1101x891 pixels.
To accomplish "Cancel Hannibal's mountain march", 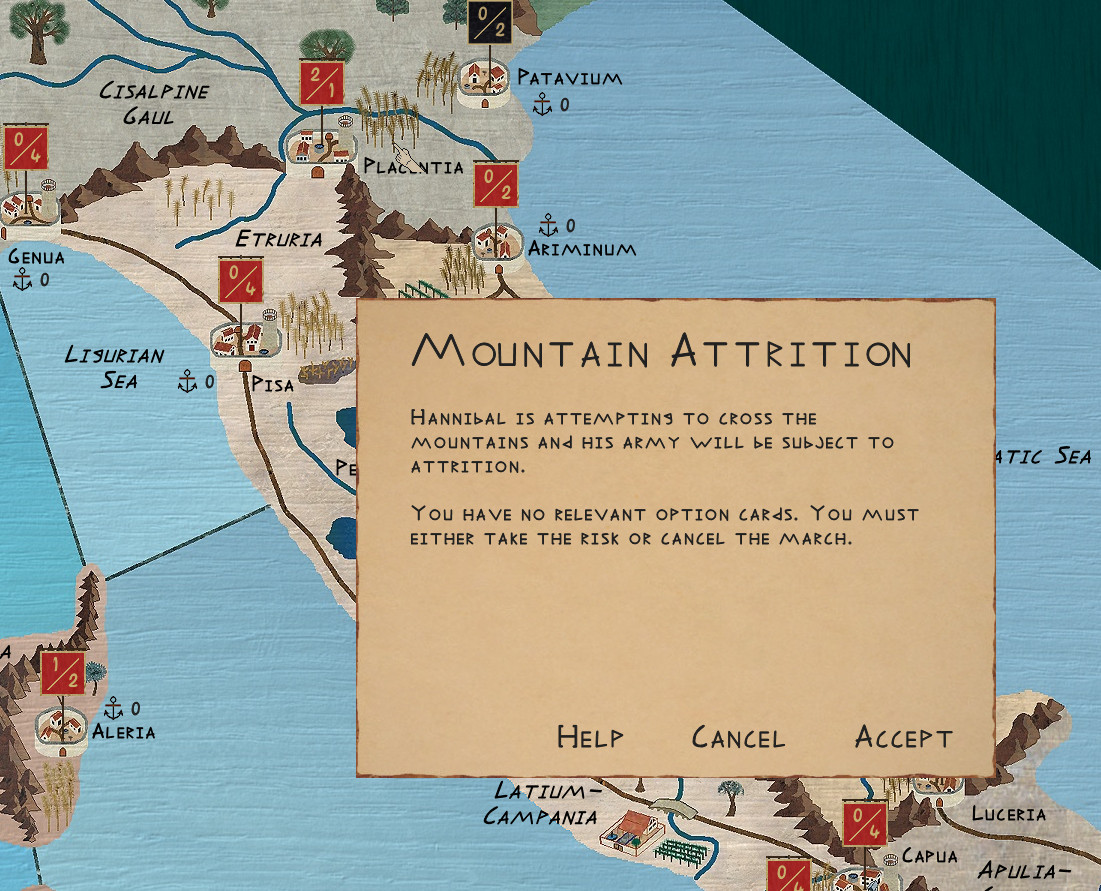I will point(738,738).
